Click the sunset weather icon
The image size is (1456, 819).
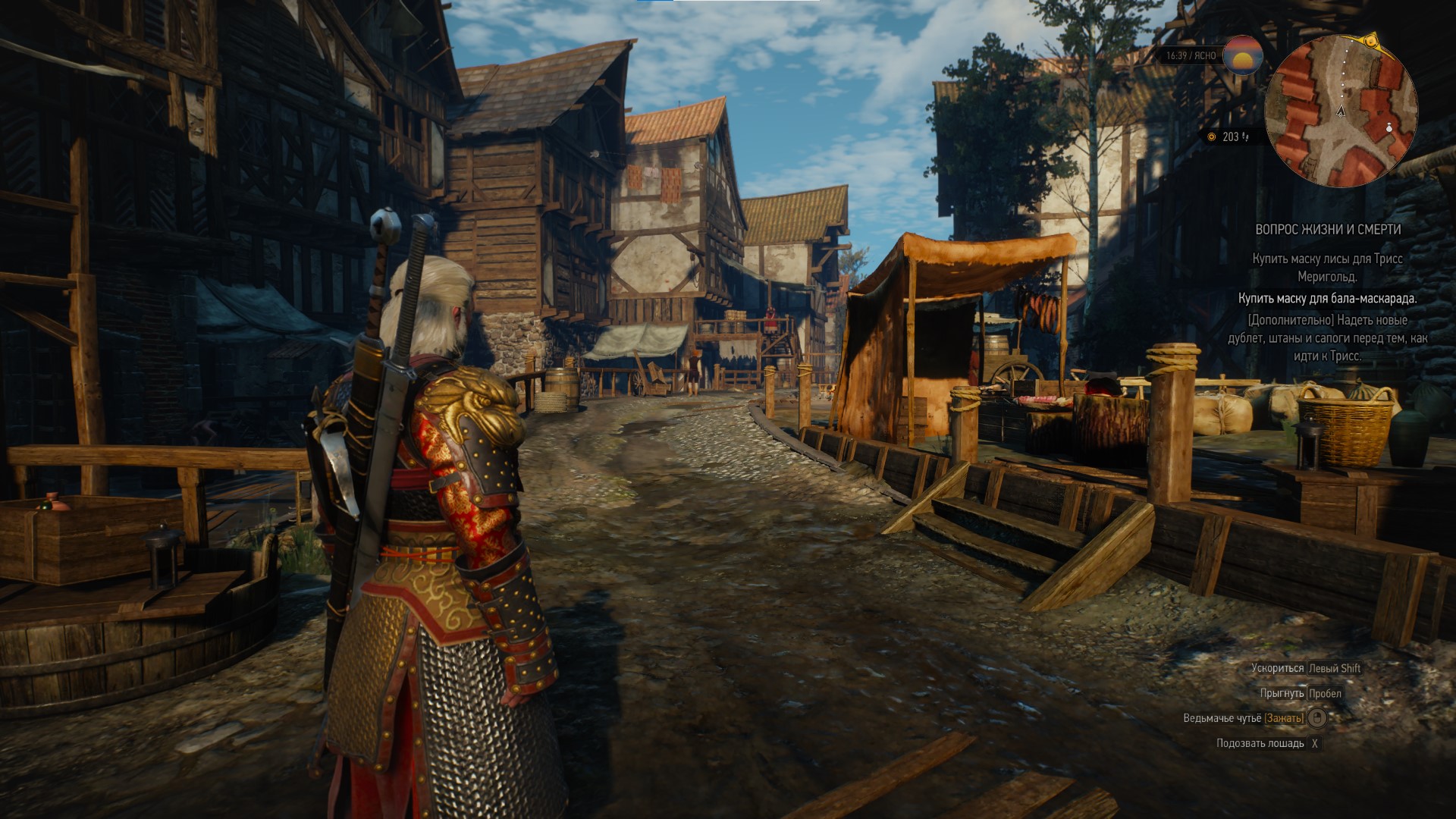click(x=1244, y=55)
